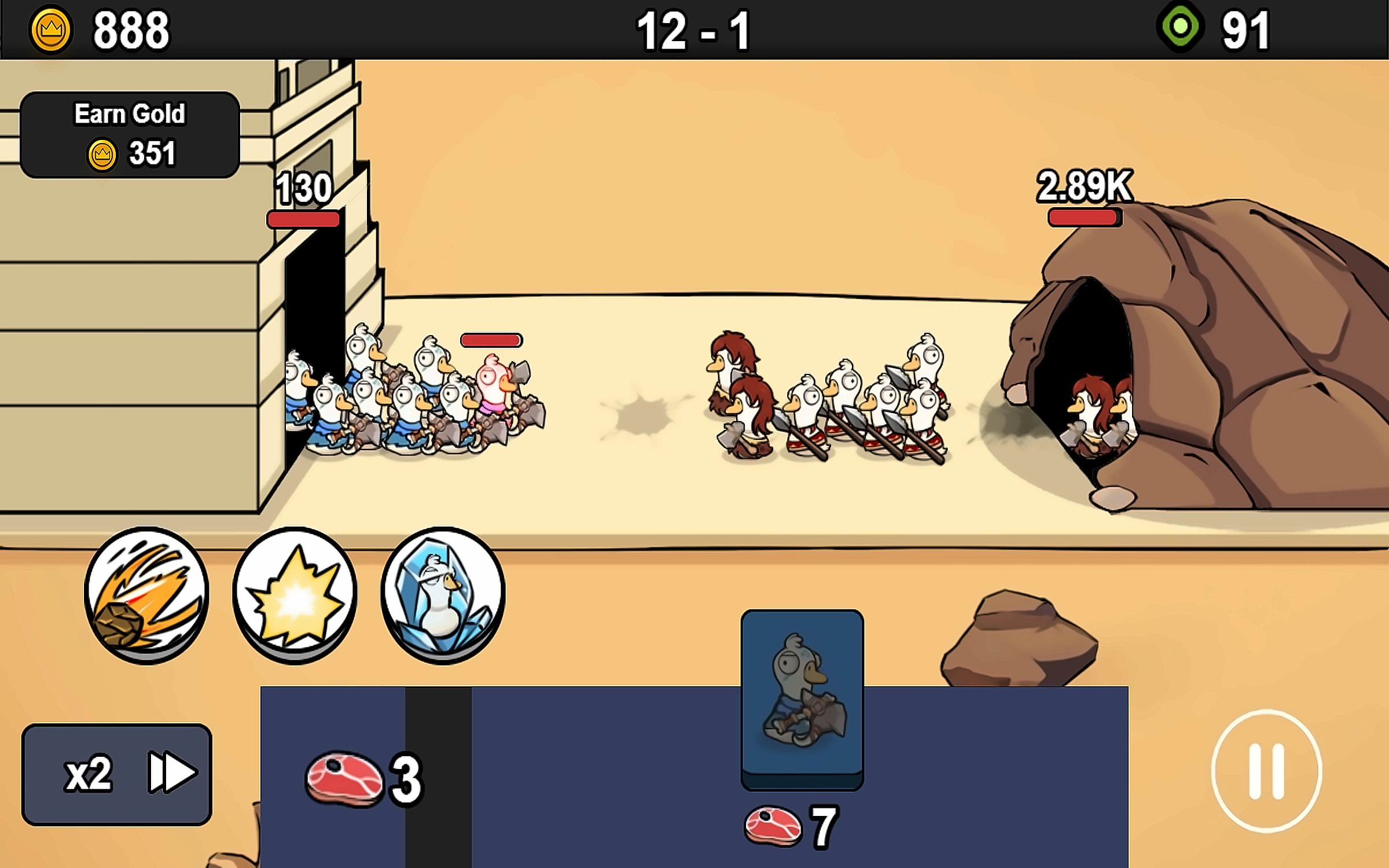This screenshot has width=1389, height=868.
Task: Use the yellow explosion skill
Action: [x=295, y=594]
